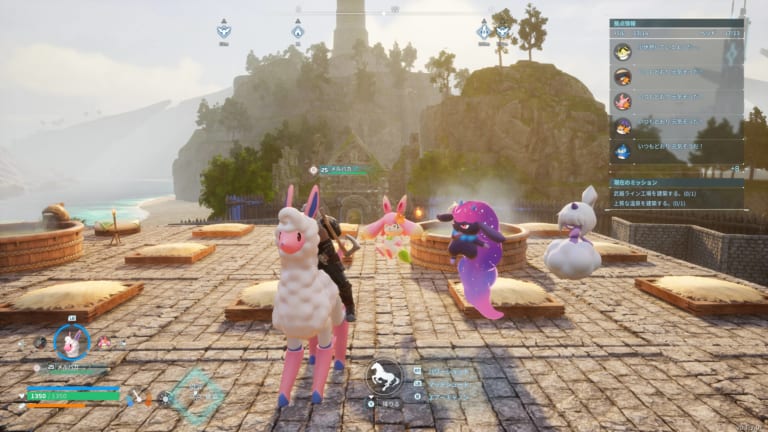Select the active alpaca pal portrait
This screenshot has width=768, height=432.
[x=71, y=343]
